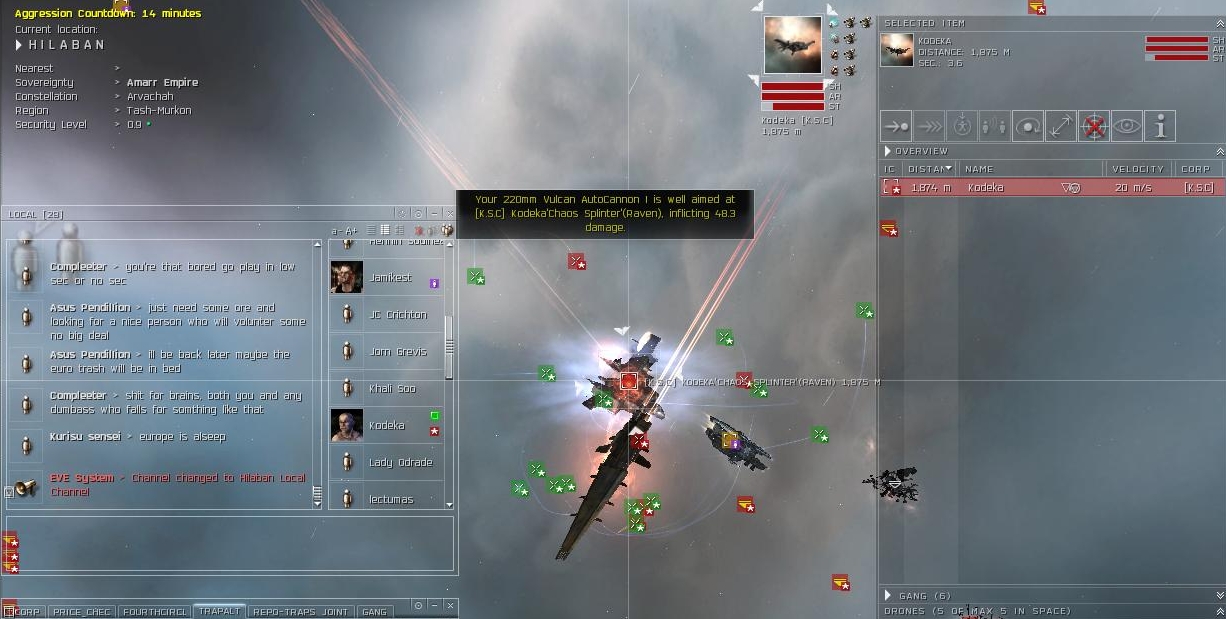Activate the orbit command icon
The image size is (1226, 619).
pyautogui.click(x=1028, y=127)
